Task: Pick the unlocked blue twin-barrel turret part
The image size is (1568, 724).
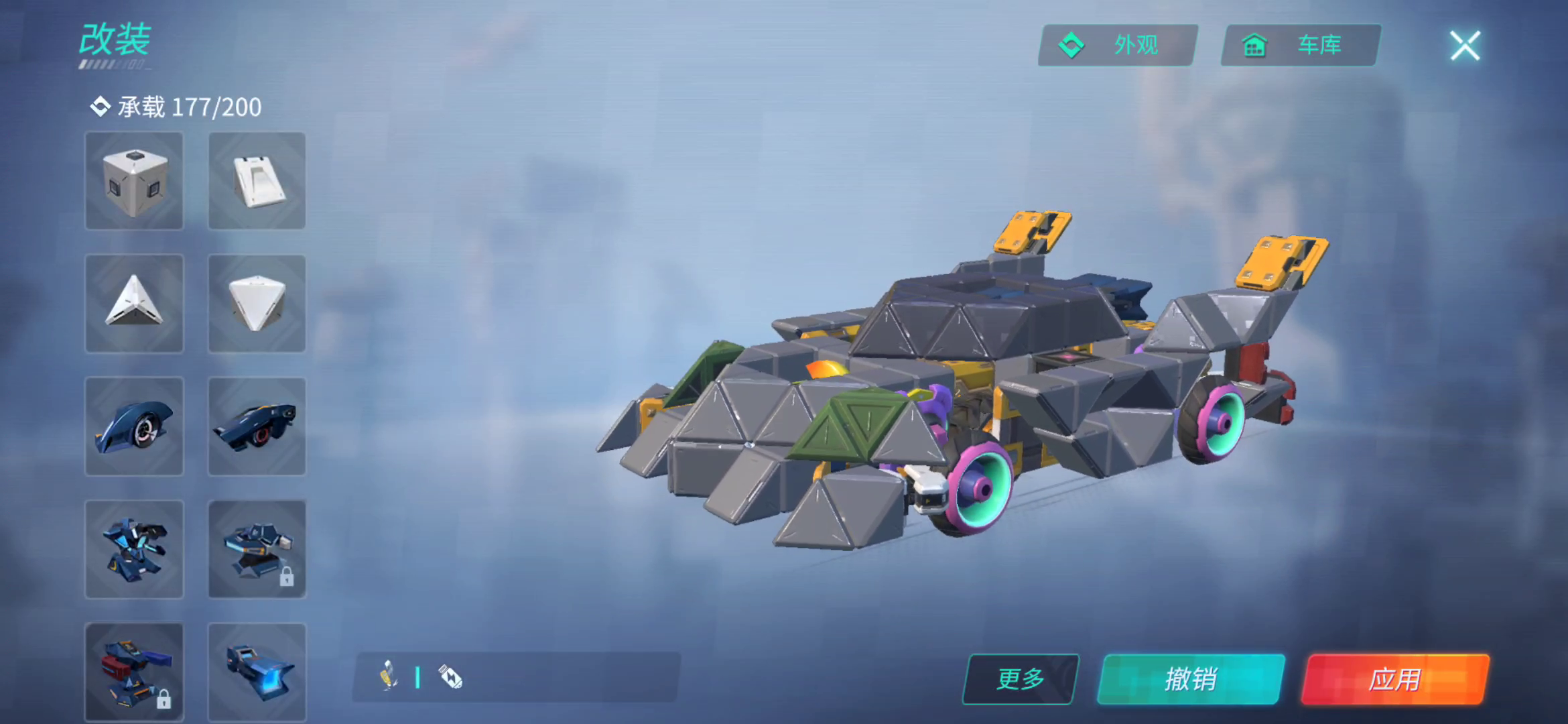Action: (134, 549)
